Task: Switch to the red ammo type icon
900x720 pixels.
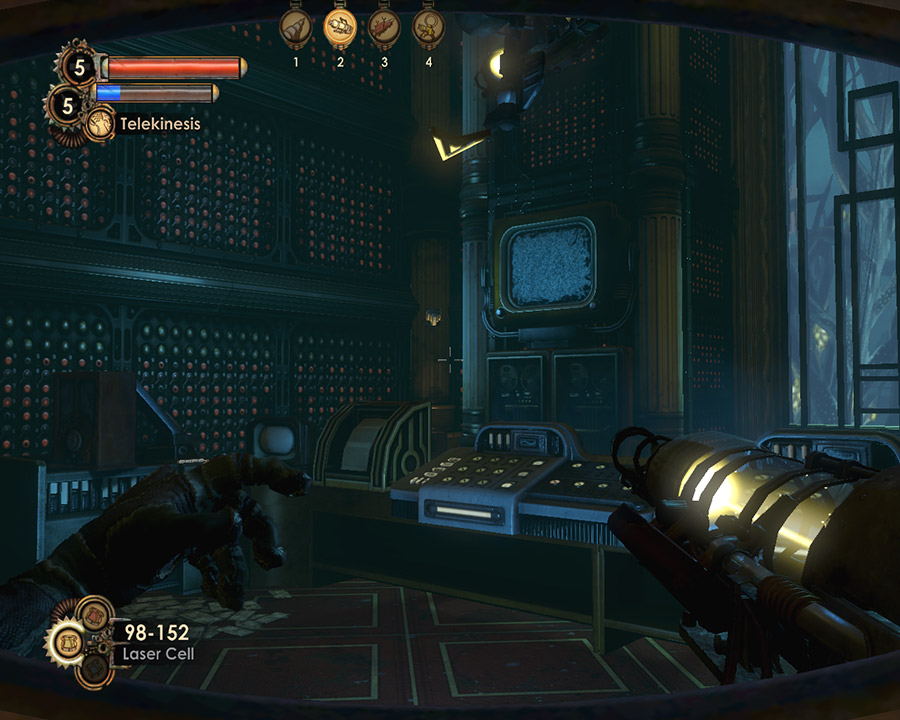Action: pos(95,613)
